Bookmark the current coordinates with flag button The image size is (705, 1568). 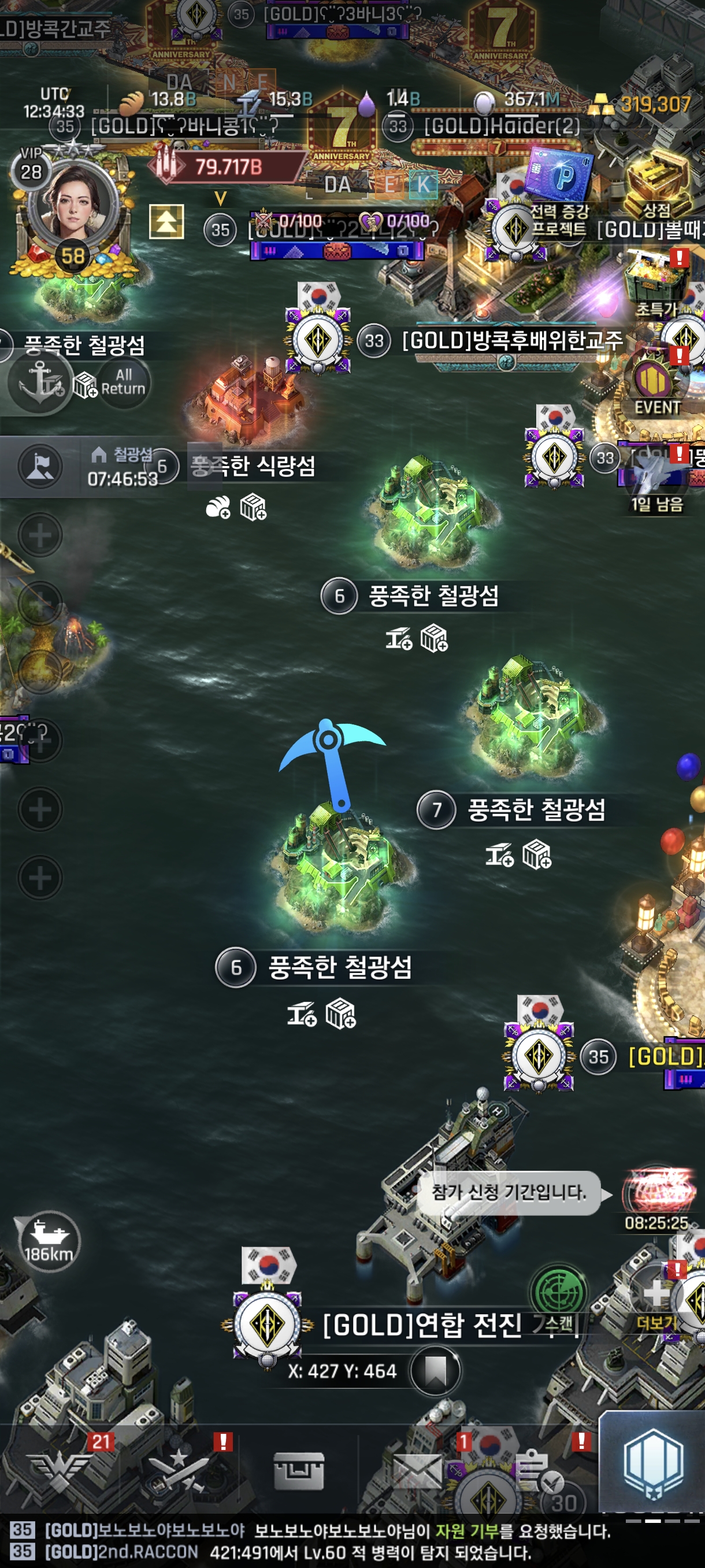[435, 1371]
